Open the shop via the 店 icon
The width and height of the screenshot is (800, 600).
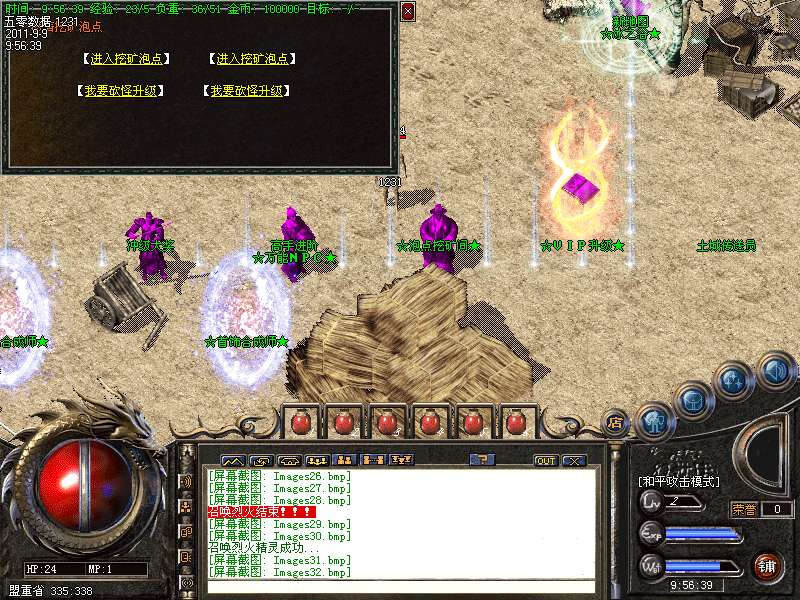[x=615, y=422]
